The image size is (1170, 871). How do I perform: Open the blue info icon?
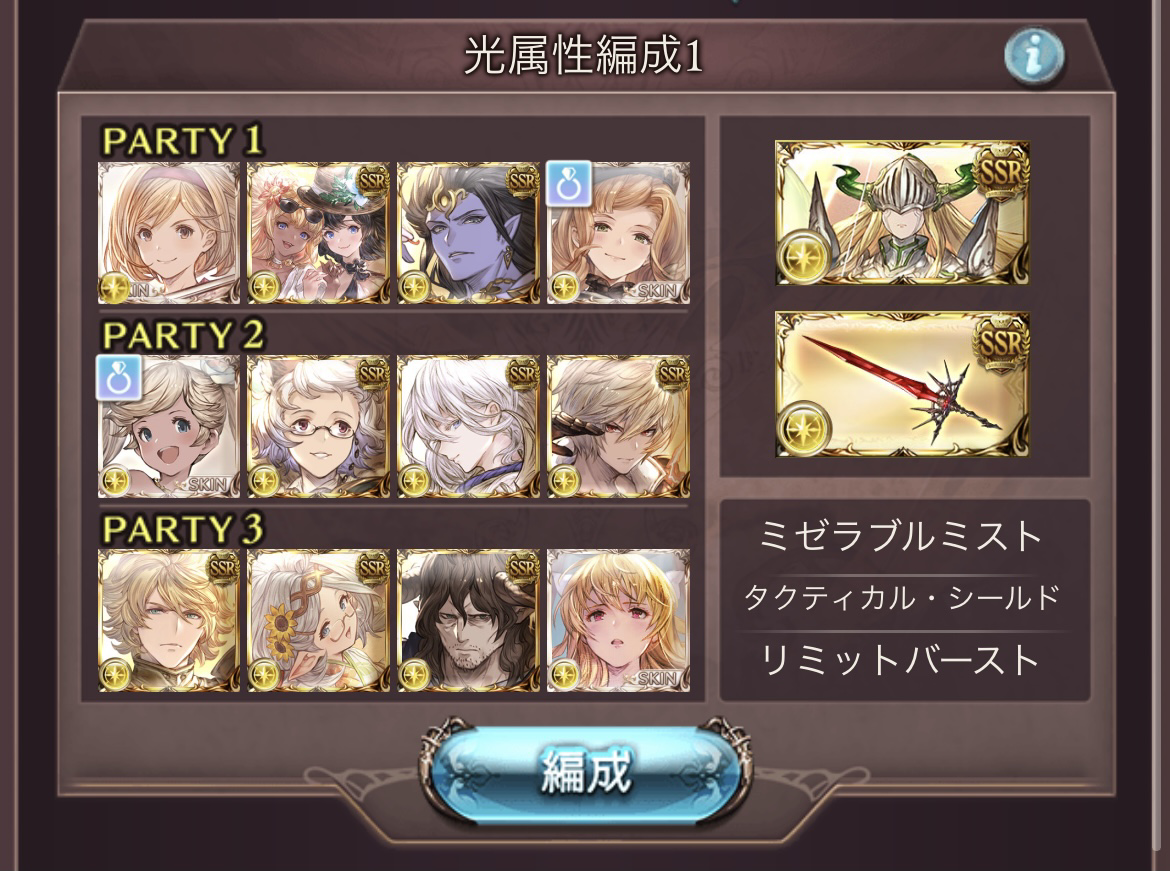click(1033, 57)
